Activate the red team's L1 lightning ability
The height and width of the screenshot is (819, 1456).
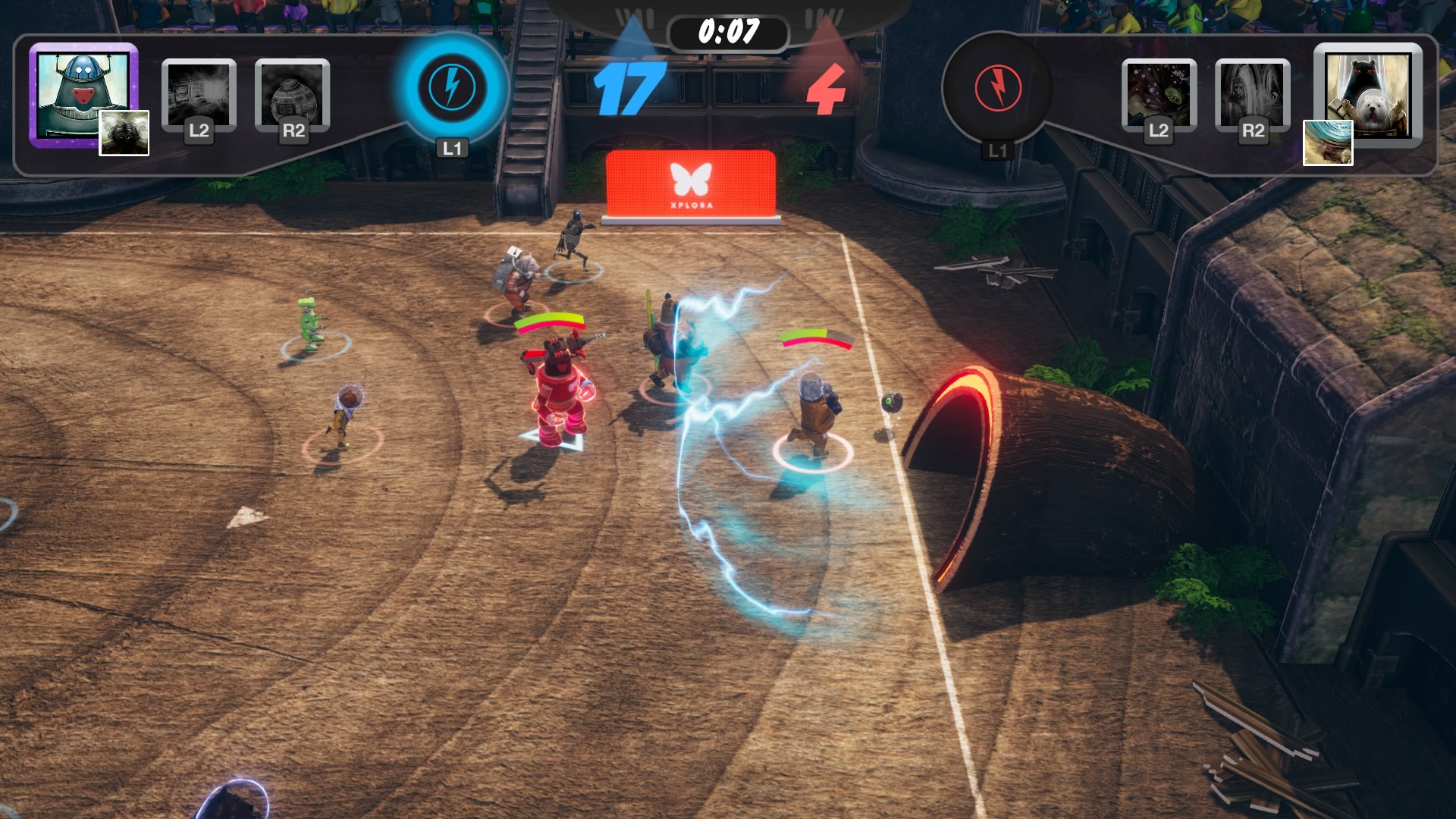tap(997, 89)
